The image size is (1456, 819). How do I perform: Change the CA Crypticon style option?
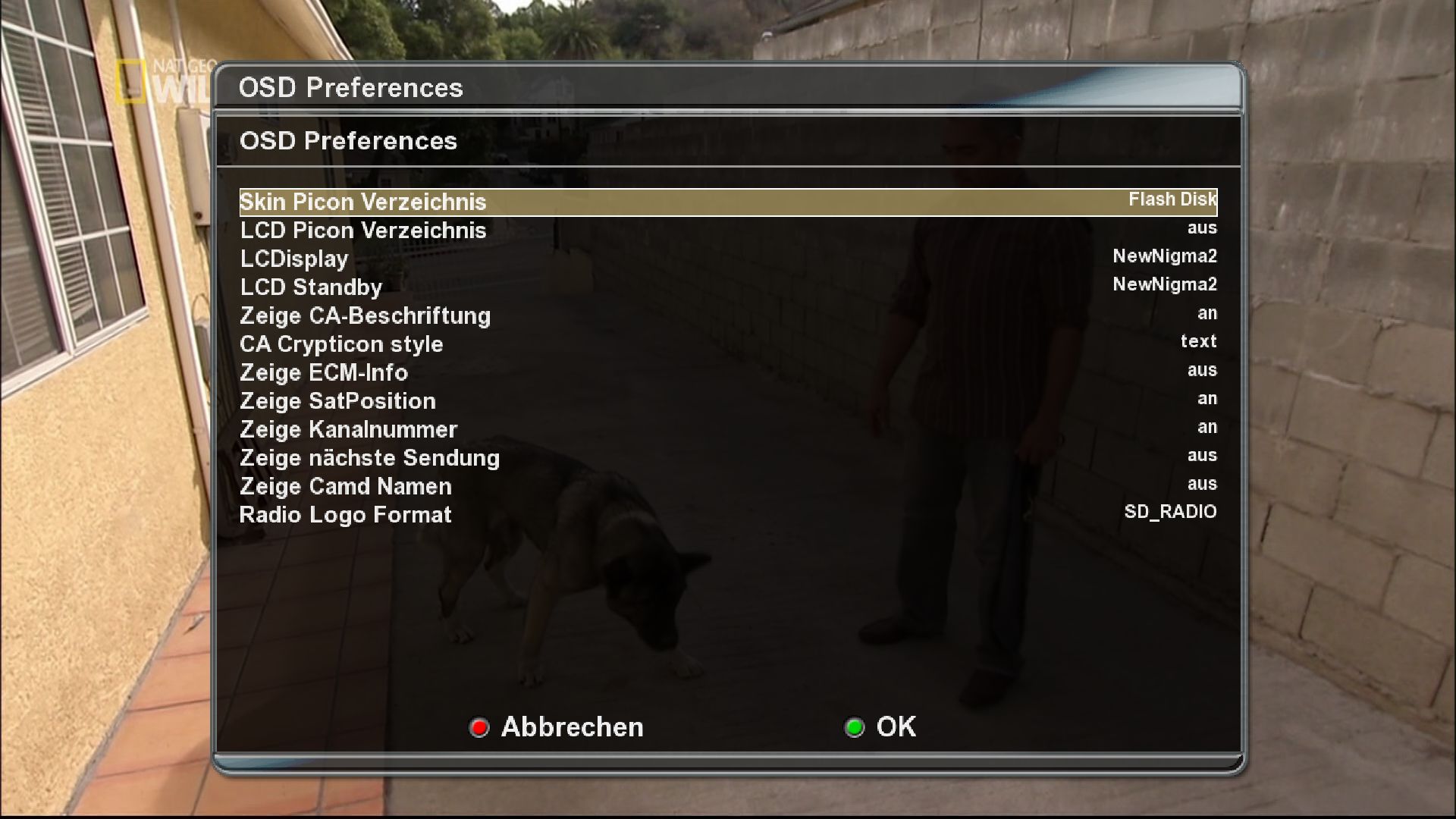(728, 344)
